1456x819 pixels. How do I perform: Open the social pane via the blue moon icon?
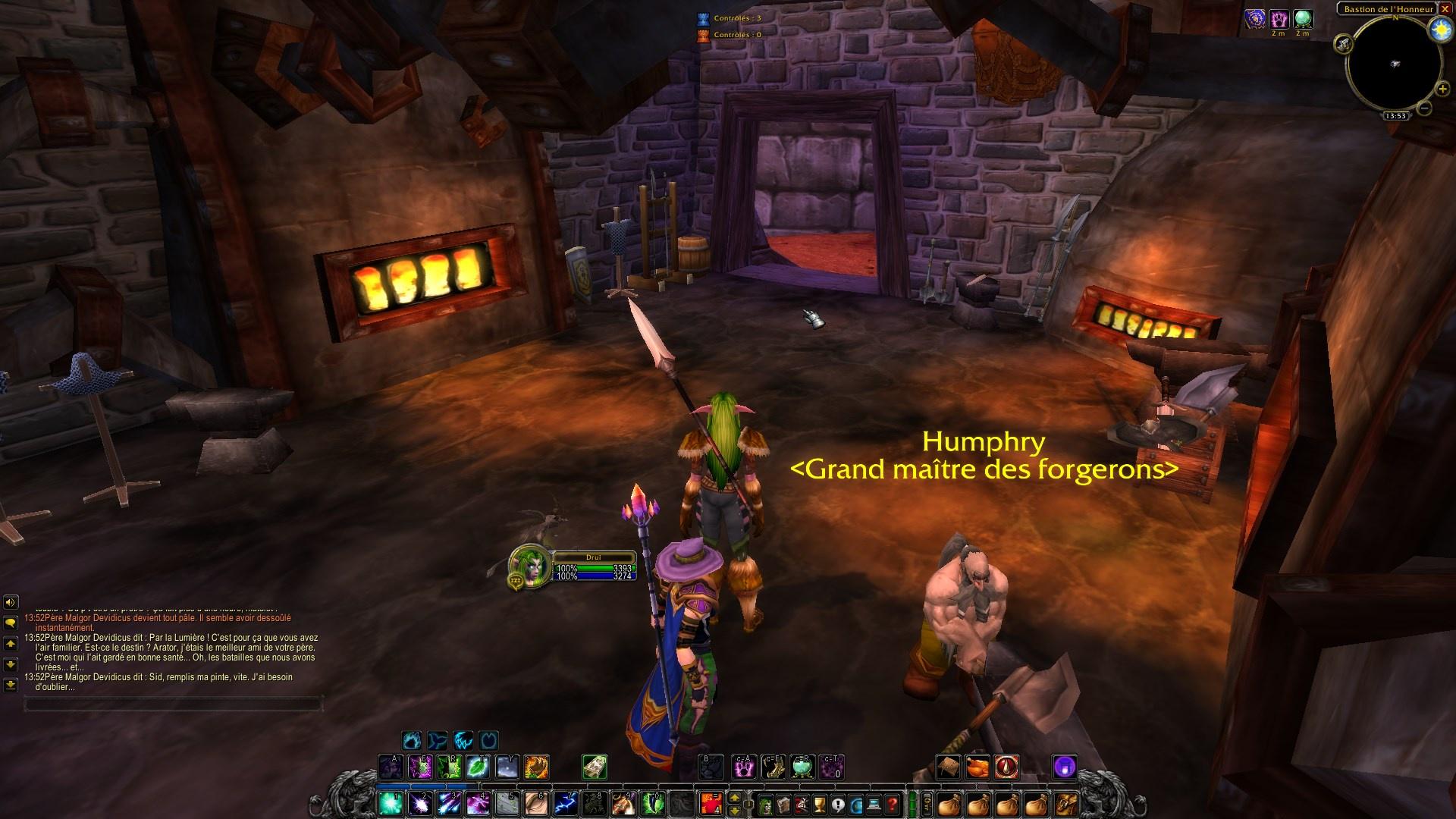[x=855, y=806]
